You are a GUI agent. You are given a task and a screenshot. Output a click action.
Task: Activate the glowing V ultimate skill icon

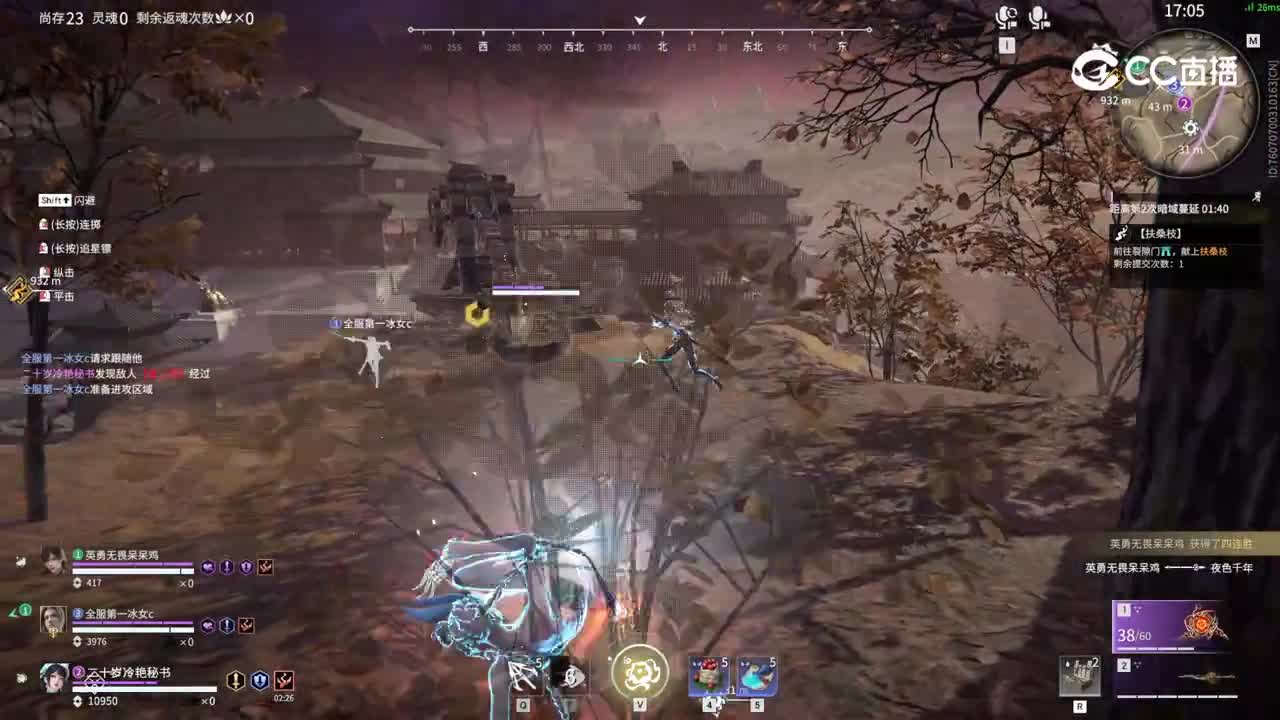640,673
